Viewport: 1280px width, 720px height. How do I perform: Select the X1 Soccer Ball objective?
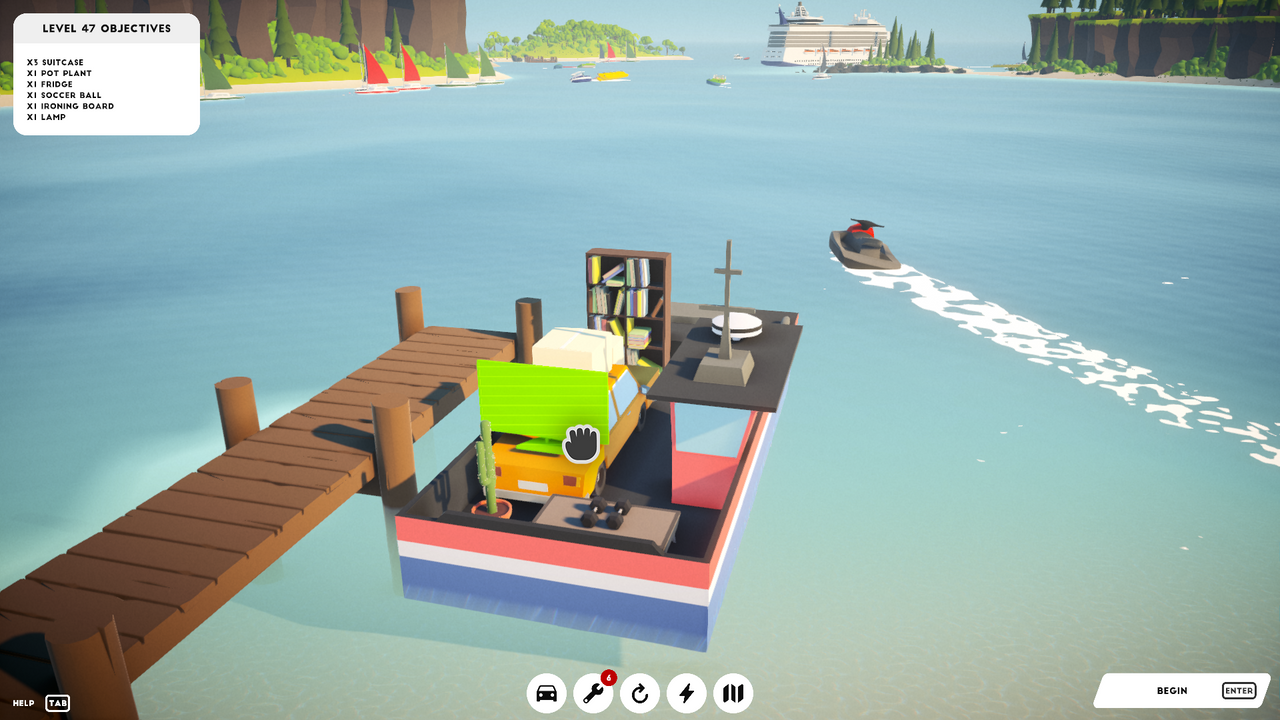tap(62, 95)
